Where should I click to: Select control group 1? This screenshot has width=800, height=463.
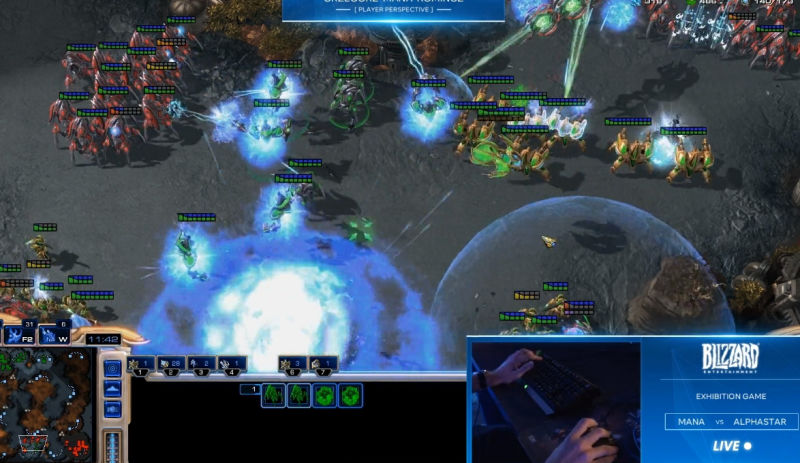pyautogui.click(x=142, y=365)
